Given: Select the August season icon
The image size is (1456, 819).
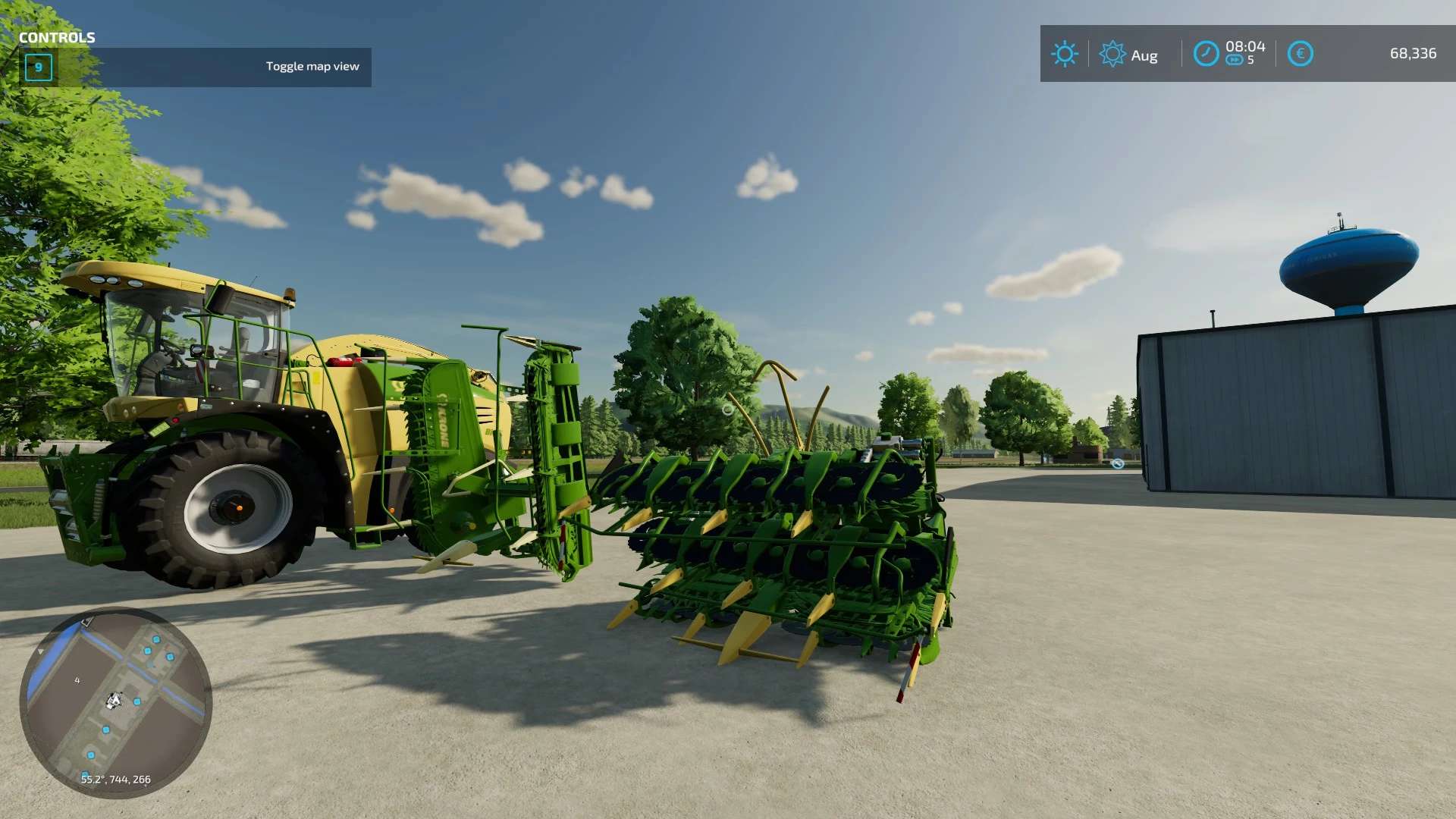Looking at the screenshot, I should pos(1112,55).
